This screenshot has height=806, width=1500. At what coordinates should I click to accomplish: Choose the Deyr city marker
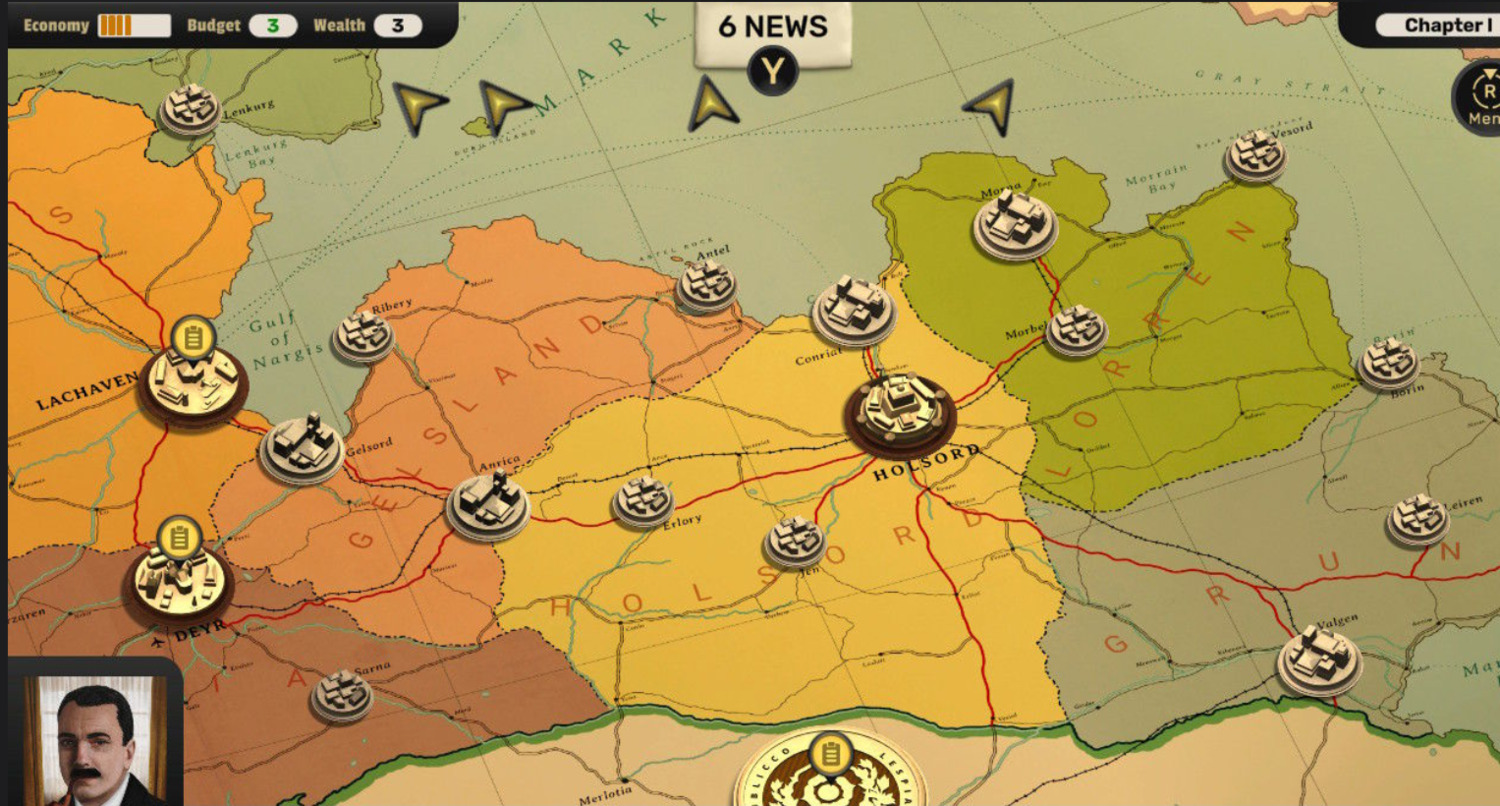pos(178,580)
